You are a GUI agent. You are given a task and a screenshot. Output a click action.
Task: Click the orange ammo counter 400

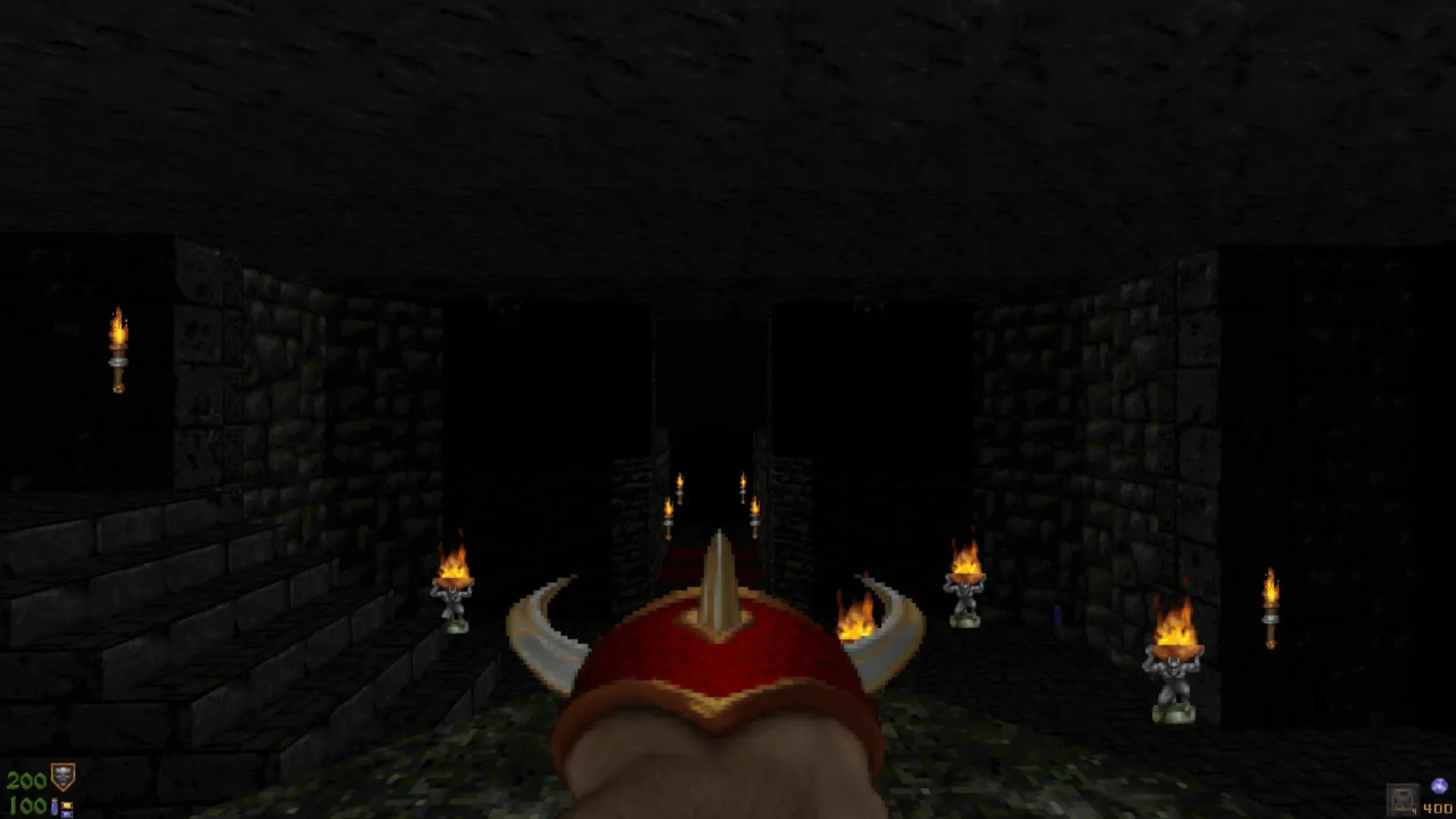coord(1439,809)
